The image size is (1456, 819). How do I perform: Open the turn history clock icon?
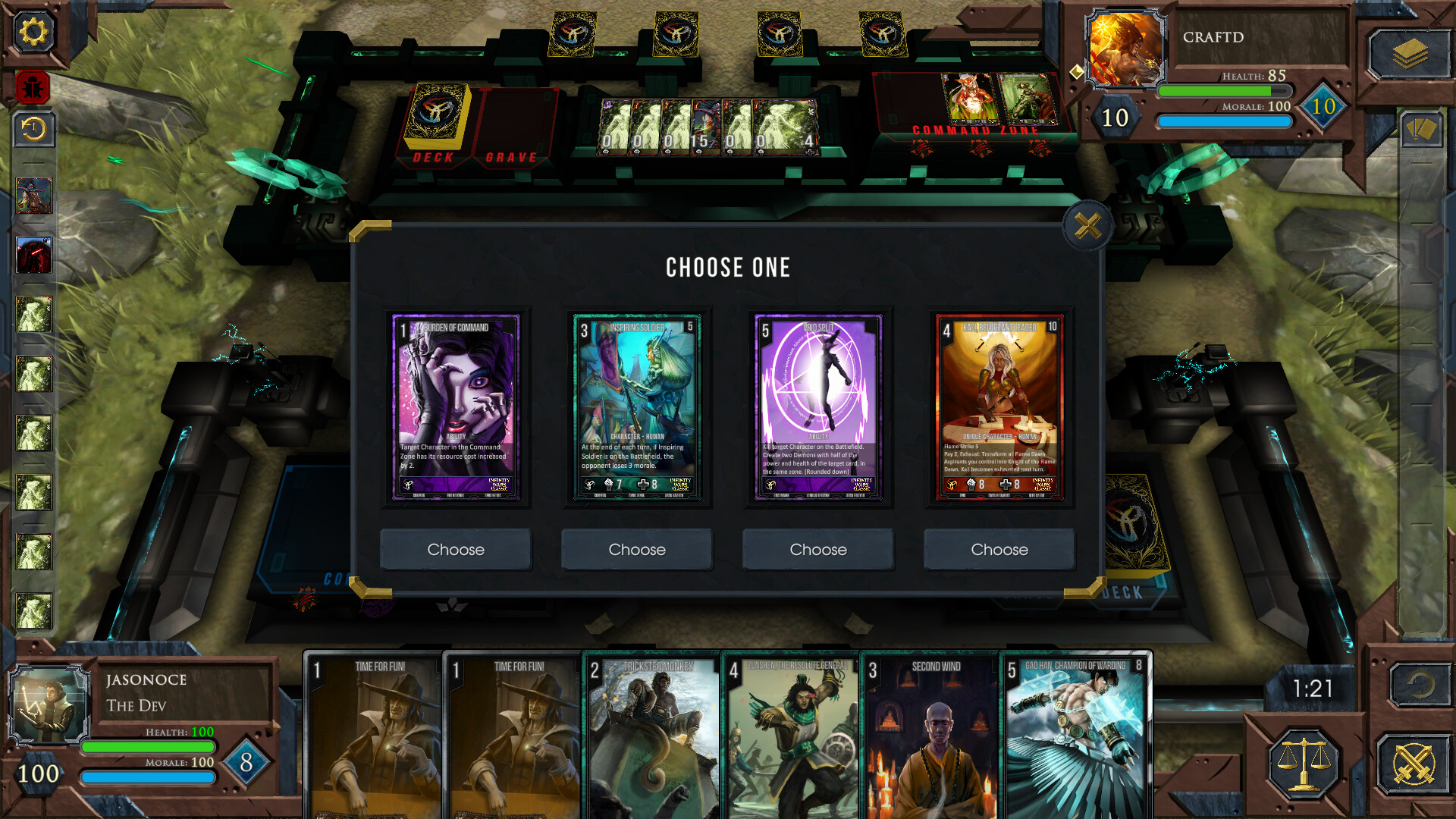click(x=33, y=130)
